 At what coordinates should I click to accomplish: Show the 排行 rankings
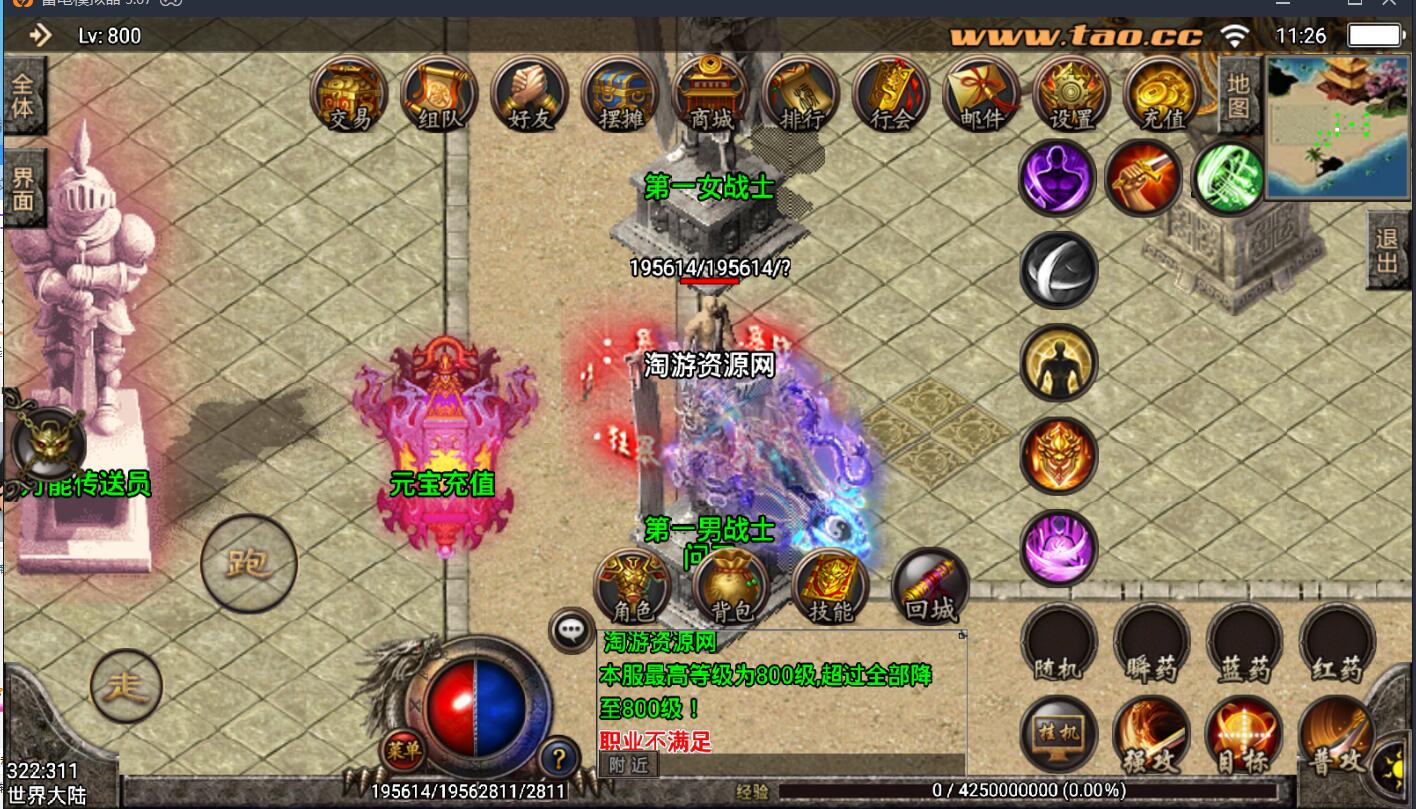tap(800, 93)
